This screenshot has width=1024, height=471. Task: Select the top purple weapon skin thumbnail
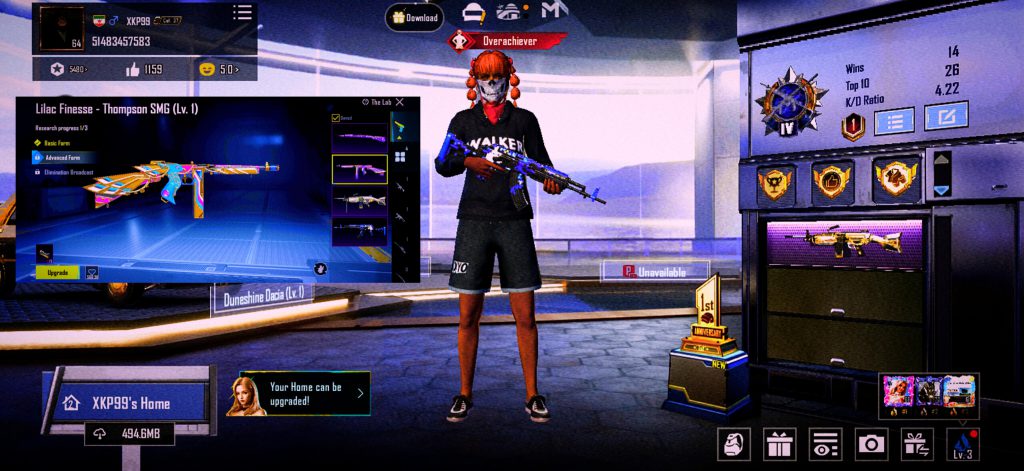(x=359, y=139)
